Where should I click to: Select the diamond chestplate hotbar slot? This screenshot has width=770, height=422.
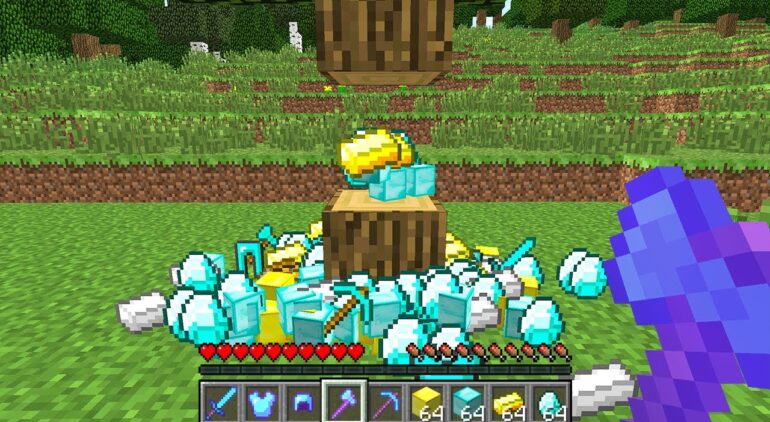[x=262, y=402]
